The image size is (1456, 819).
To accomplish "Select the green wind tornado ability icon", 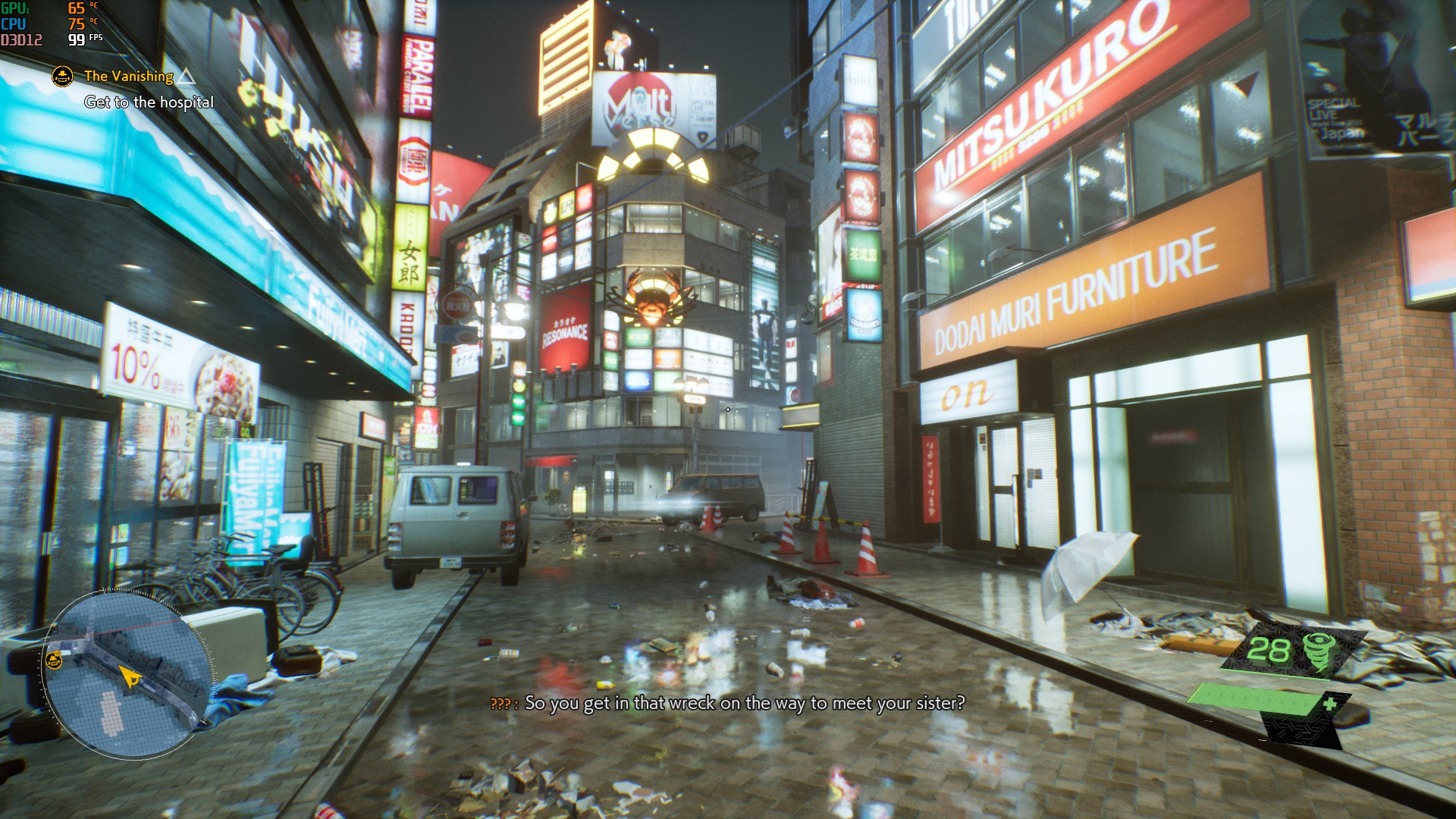I will (1319, 651).
